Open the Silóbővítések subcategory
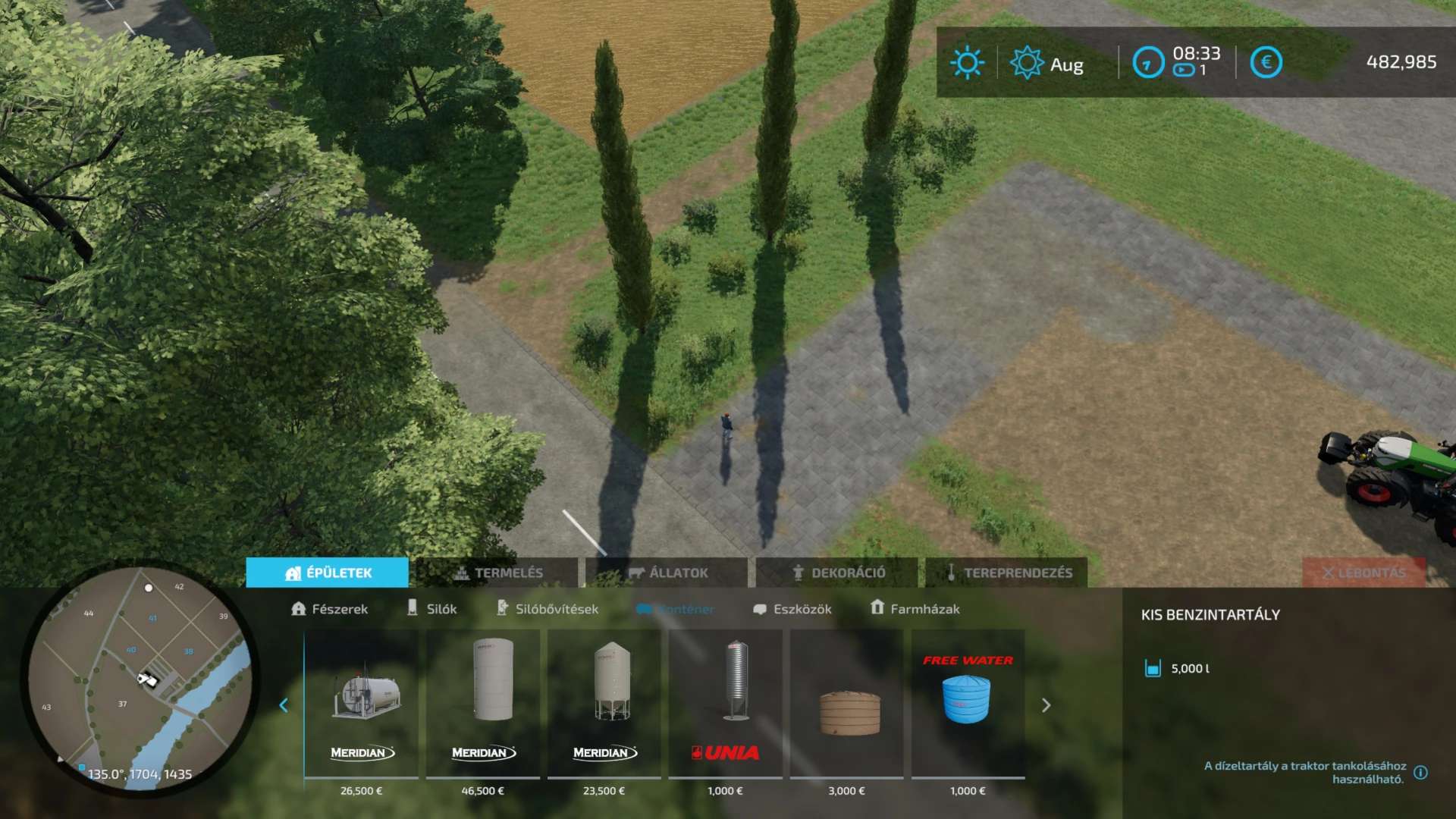 [x=547, y=609]
